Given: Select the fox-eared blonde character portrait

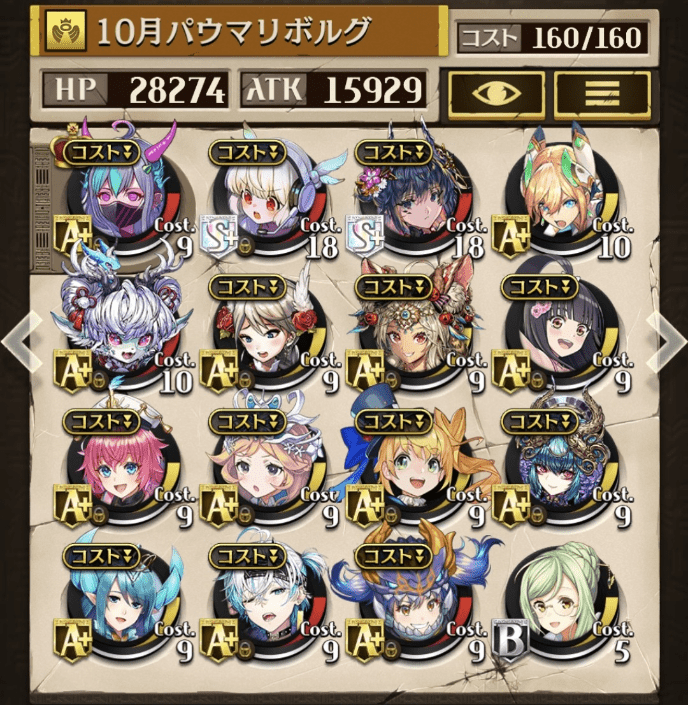Looking at the screenshot, I should click(x=553, y=202).
